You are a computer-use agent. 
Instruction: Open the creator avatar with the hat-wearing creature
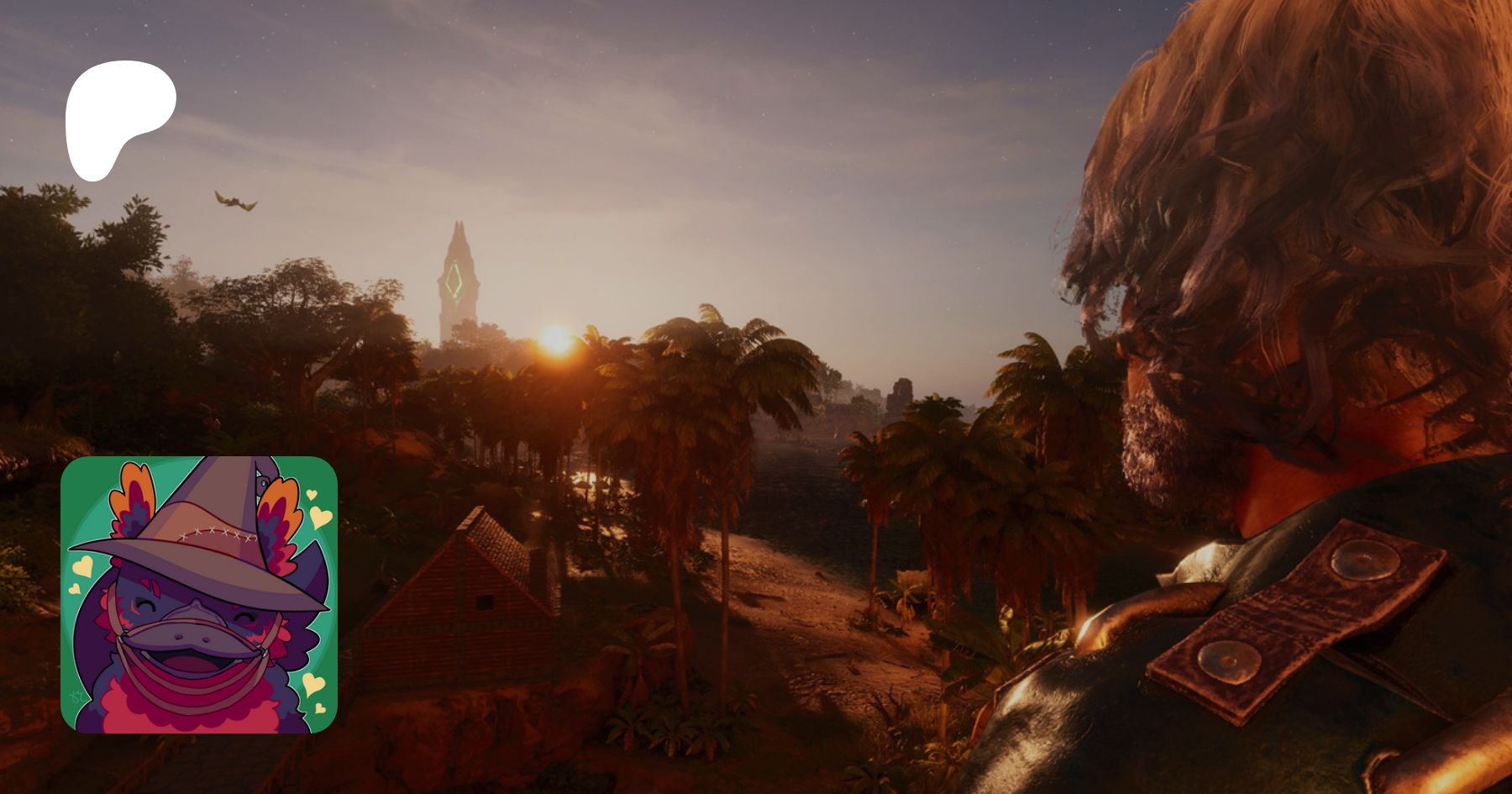coord(199,595)
